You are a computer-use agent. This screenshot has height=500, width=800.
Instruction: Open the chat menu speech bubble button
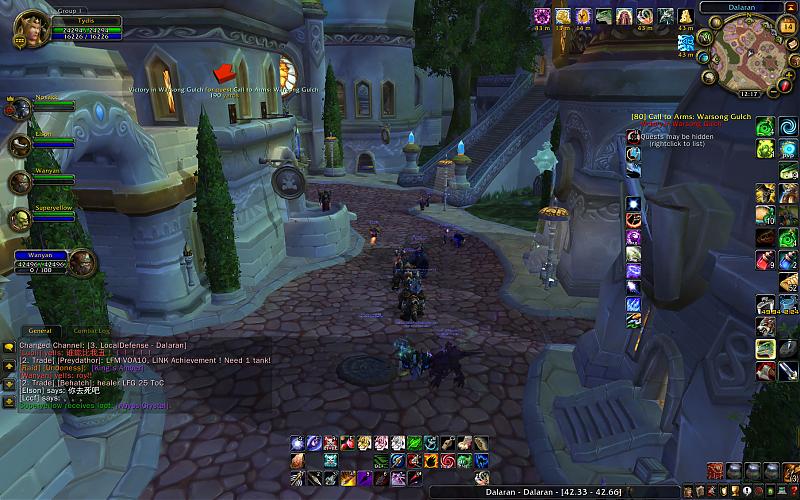(x=8, y=346)
